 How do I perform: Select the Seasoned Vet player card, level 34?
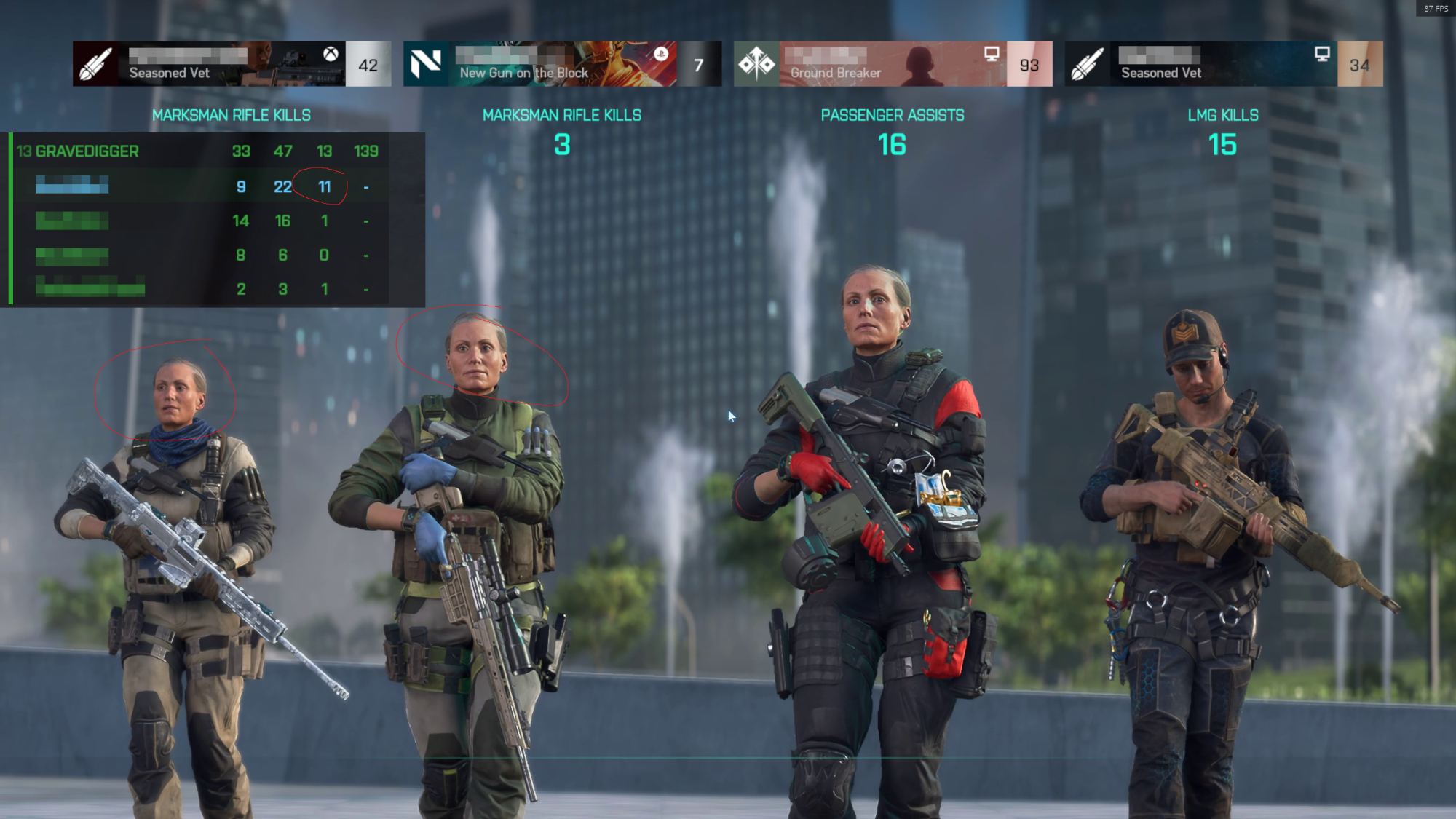click(1223, 64)
